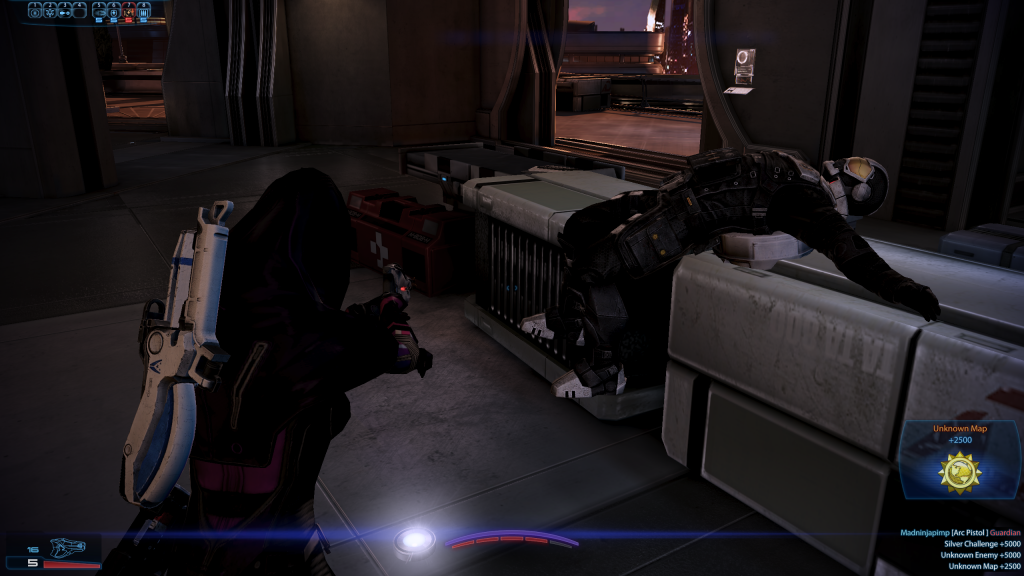Trigger the projectile power in slot 3
This screenshot has width=1024, height=576.
[x=65, y=11]
